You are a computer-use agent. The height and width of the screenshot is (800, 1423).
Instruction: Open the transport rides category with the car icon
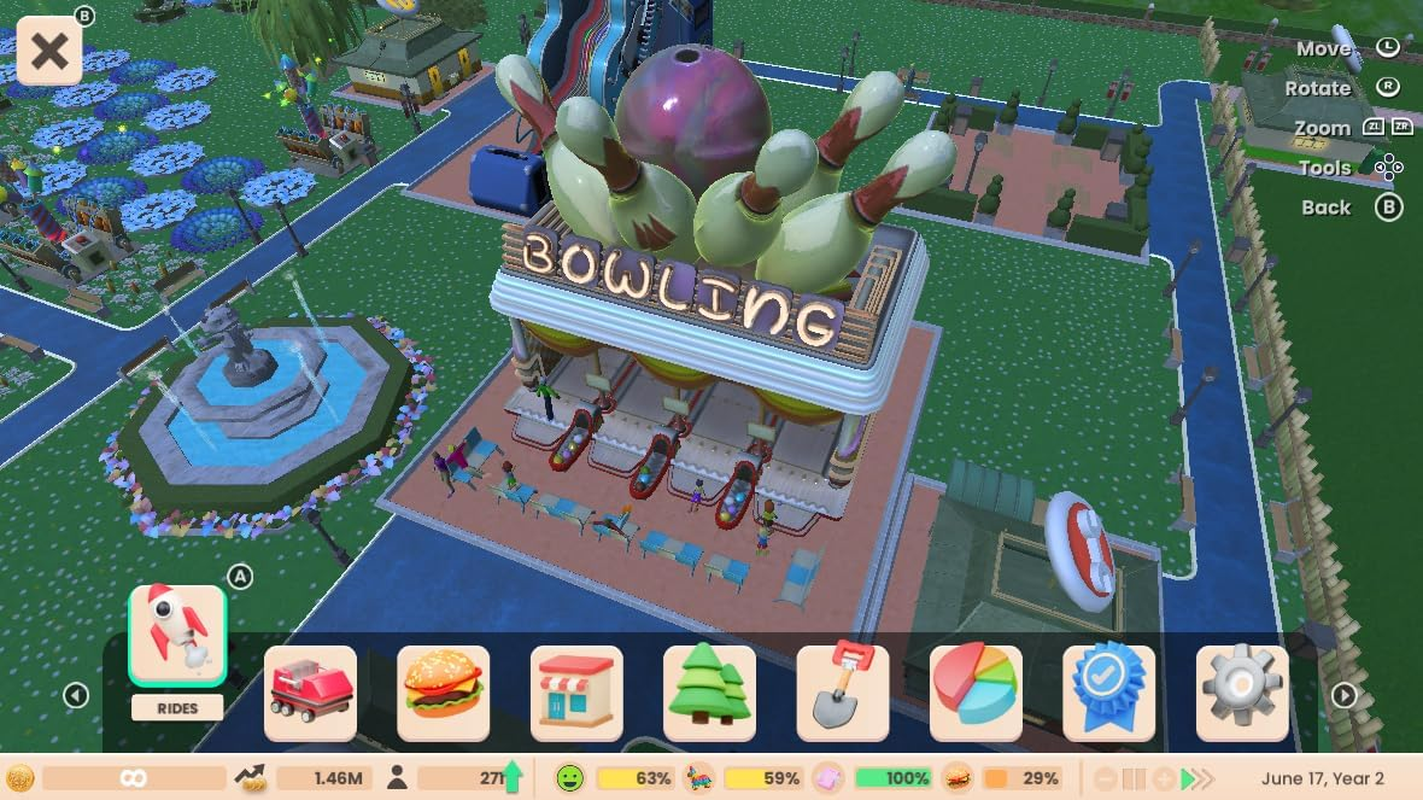coord(310,693)
